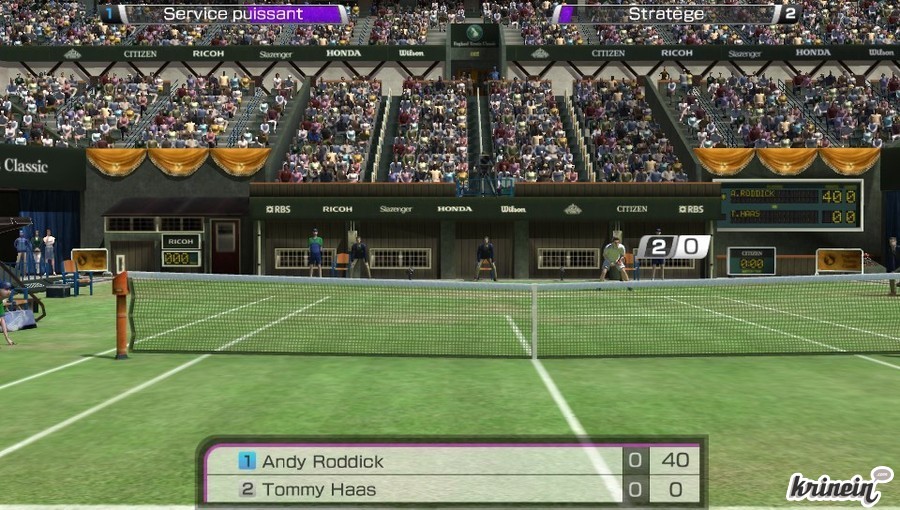Select the Andy Roddick scoreboard row
The height and width of the screenshot is (510, 900).
[452, 461]
